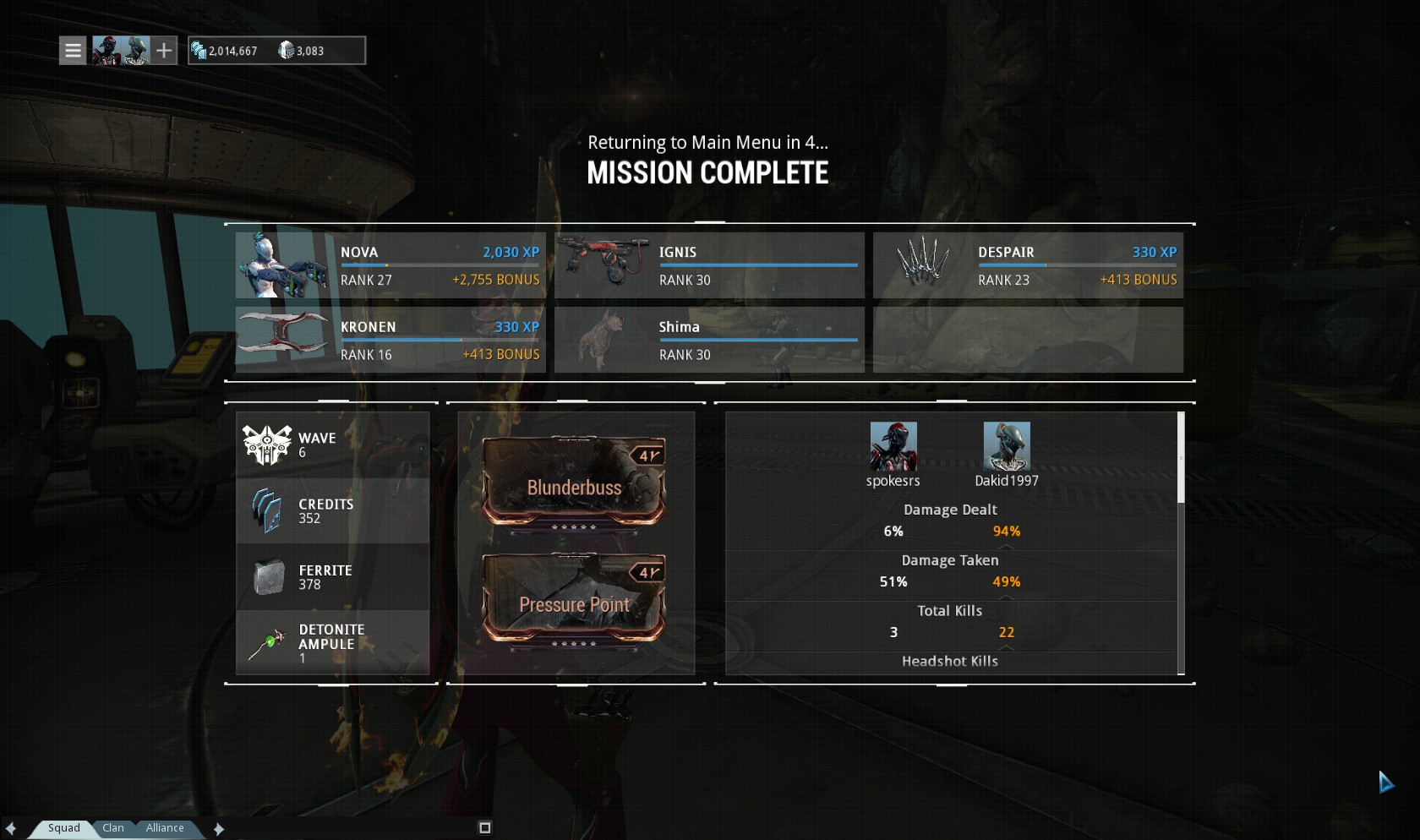View Dakid1997 player avatar
Screen dimensions: 1420x840
point(1007,446)
